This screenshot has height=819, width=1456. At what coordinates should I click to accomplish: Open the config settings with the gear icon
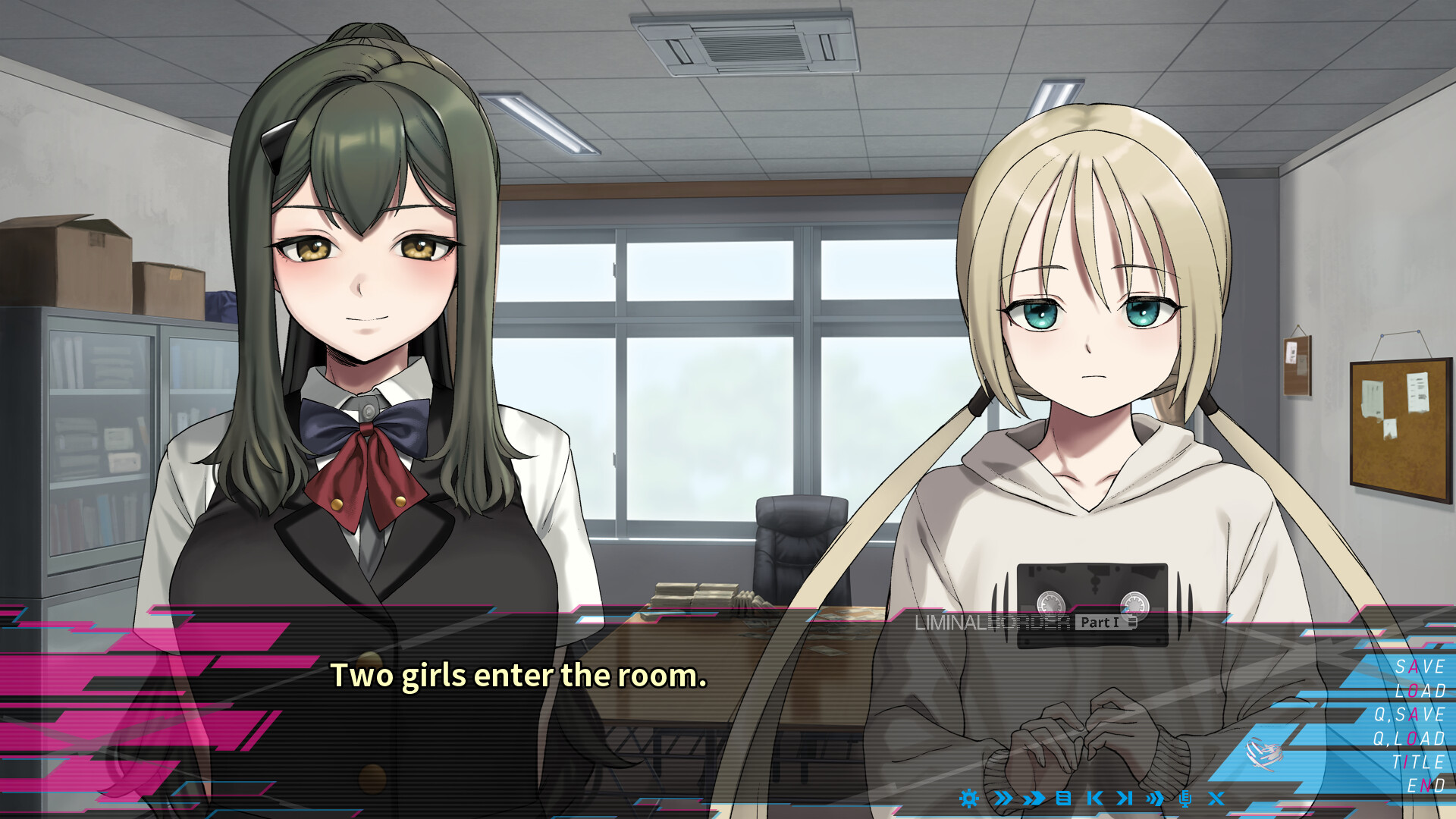point(969,799)
